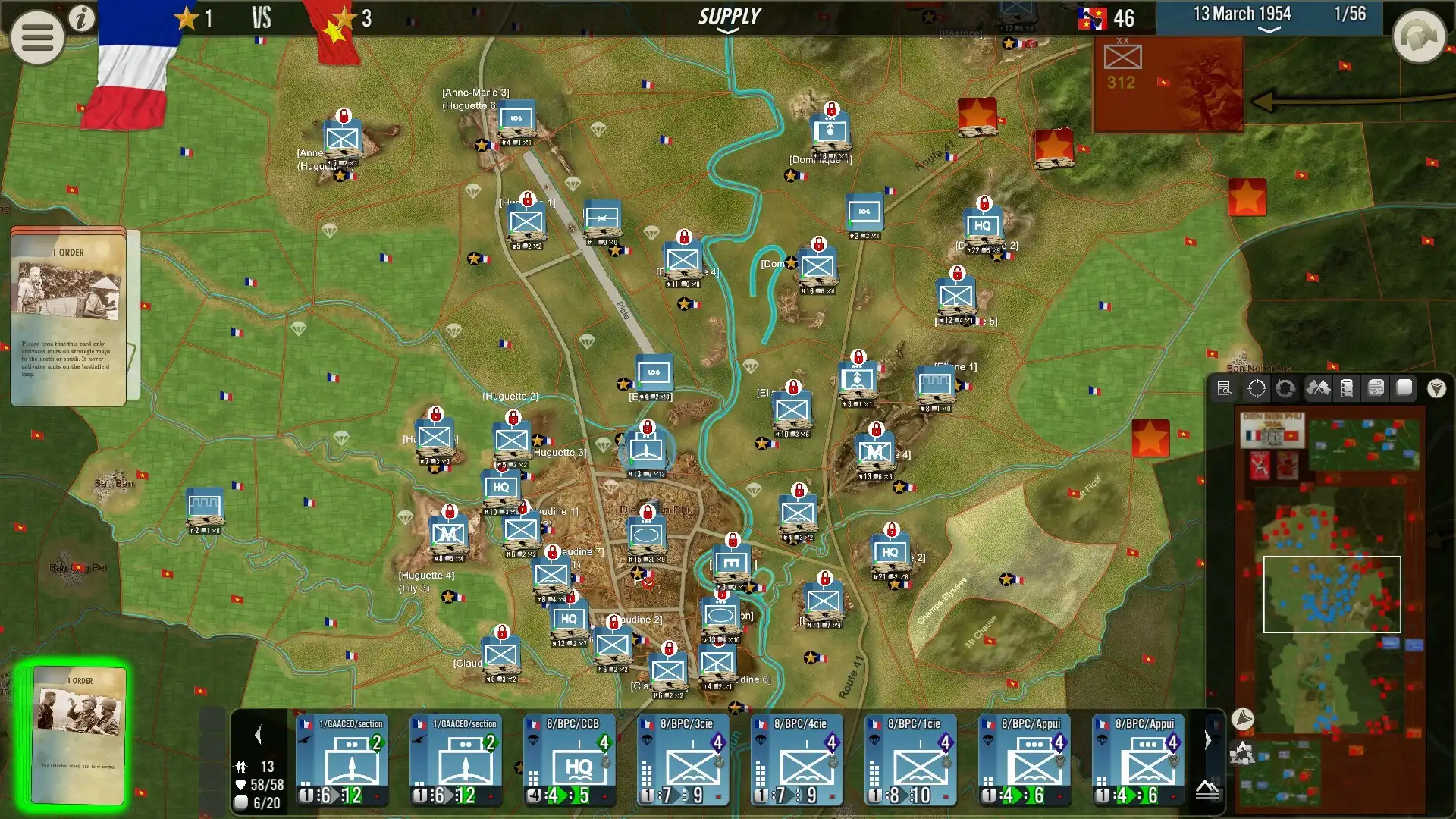Toggle the white square overlay button on minimap toolbar

click(x=1404, y=388)
